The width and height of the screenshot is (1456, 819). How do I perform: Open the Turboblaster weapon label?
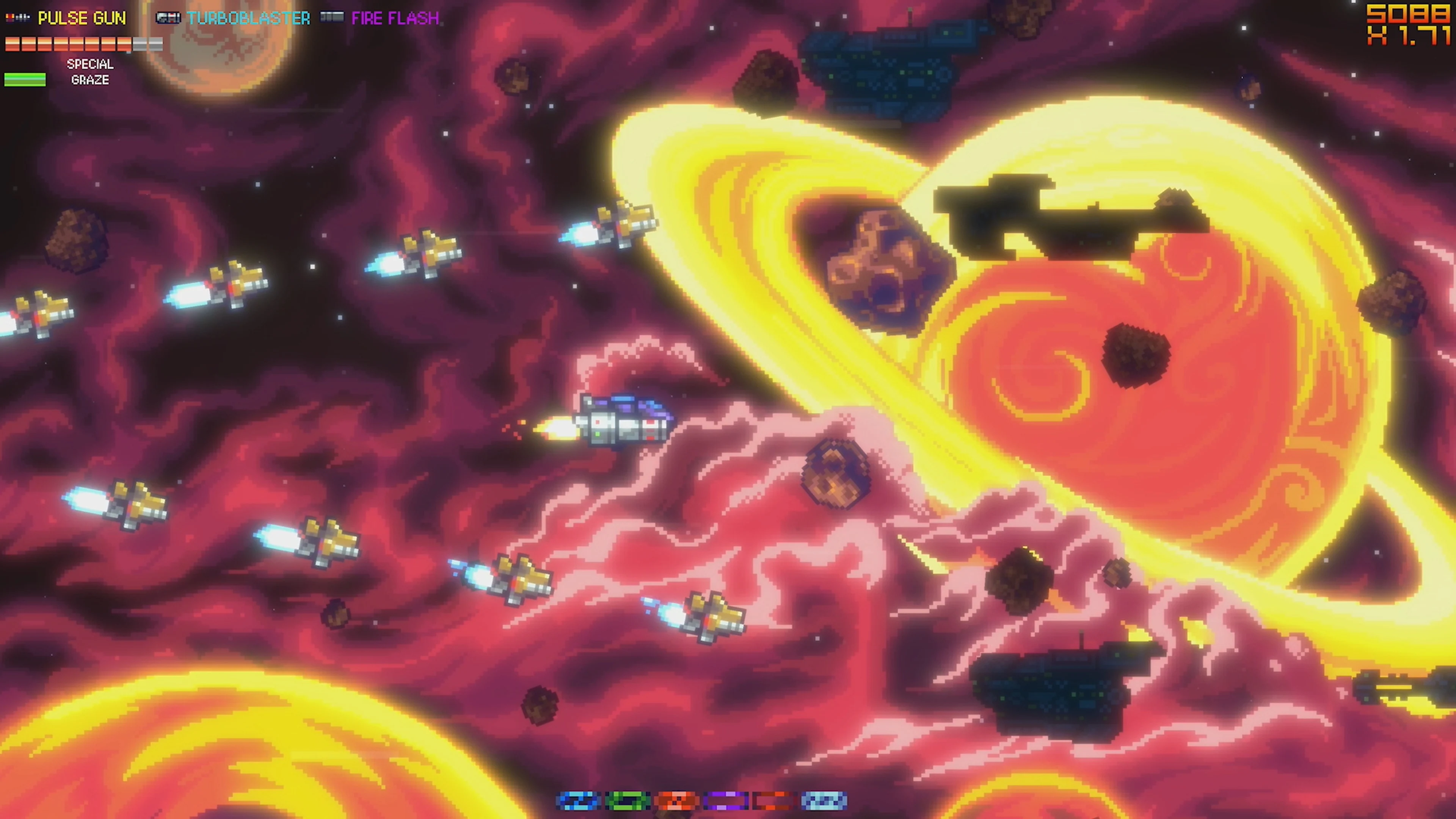(249, 18)
